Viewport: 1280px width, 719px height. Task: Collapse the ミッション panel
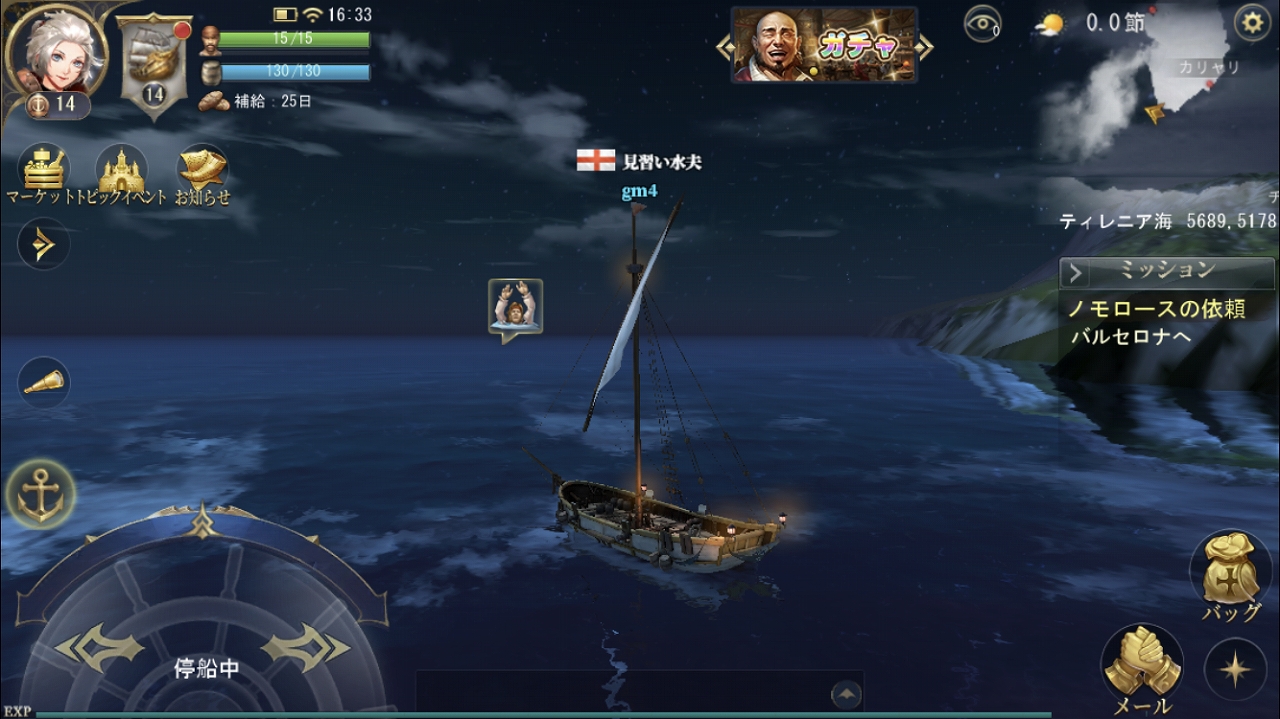click(1076, 272)
